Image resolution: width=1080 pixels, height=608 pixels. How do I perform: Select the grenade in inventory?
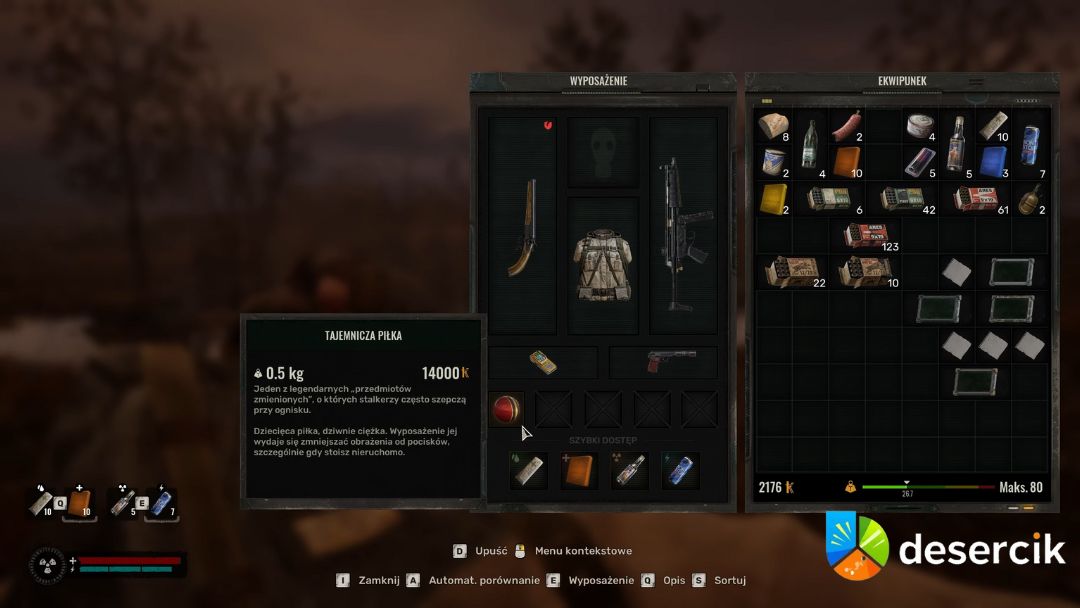(x=1029, y=199)
